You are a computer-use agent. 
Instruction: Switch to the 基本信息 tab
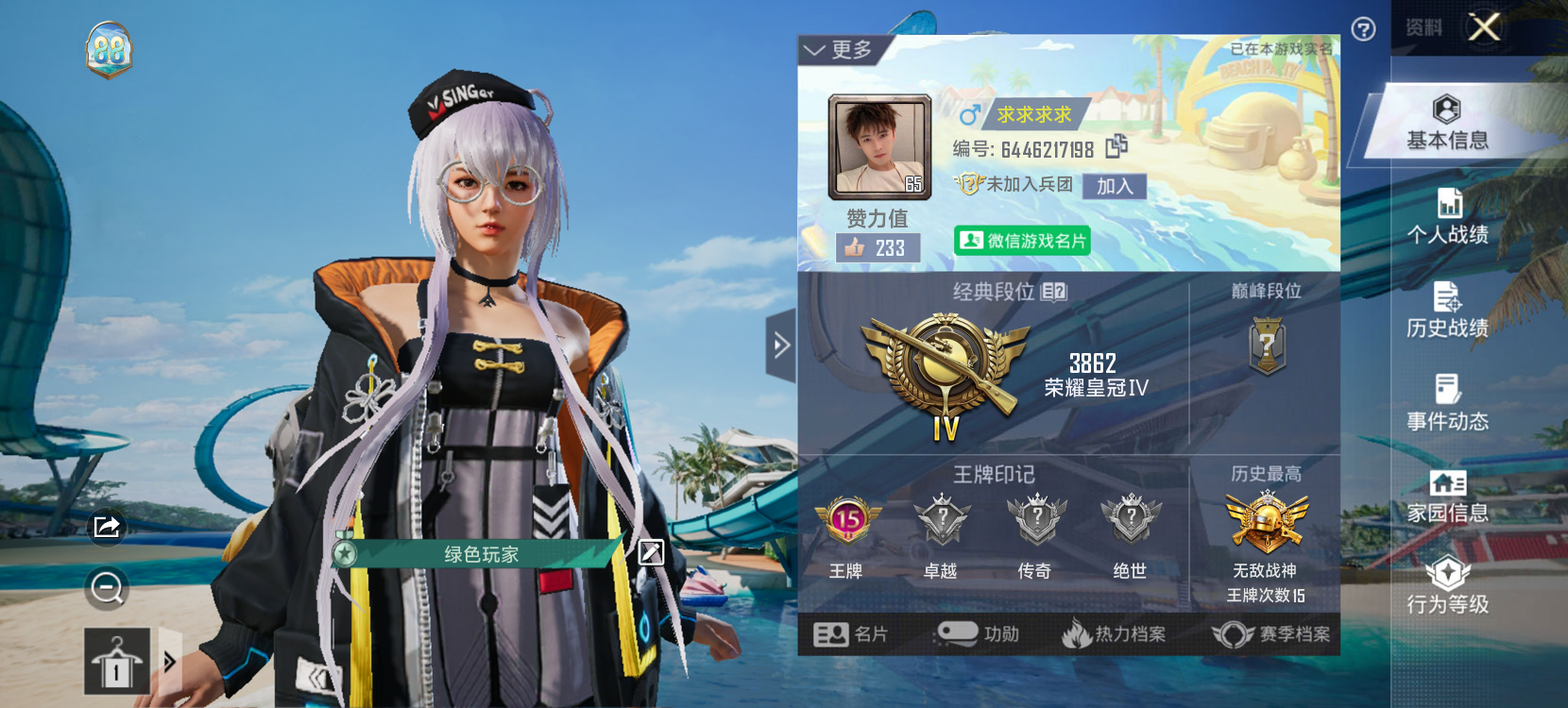1447,124
